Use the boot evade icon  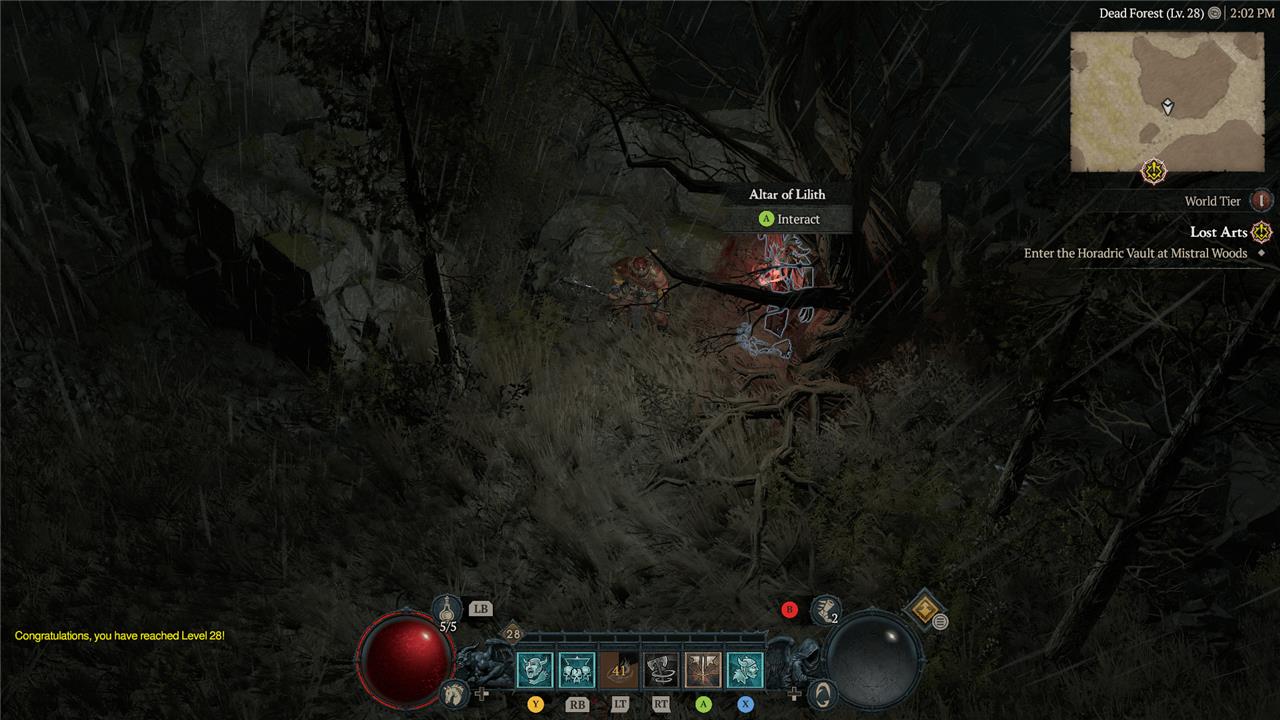click(x=825, y=608)
